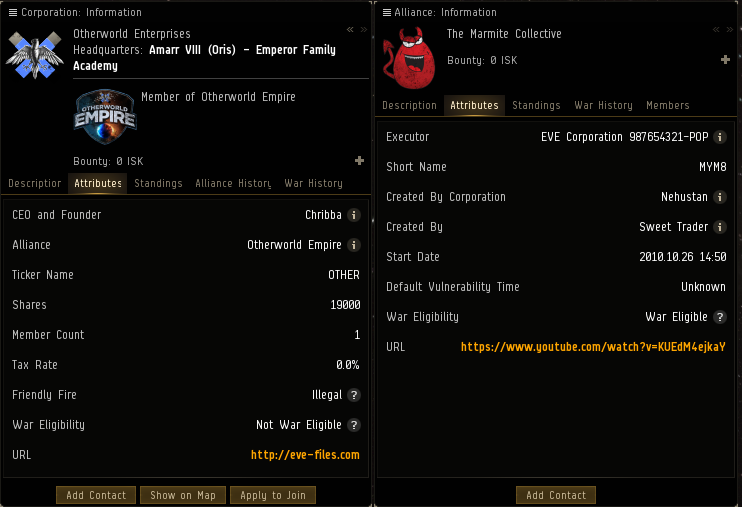Open corporation Description tab
Viewport: 742px width, 507px height.
click(x=35, y=183)
